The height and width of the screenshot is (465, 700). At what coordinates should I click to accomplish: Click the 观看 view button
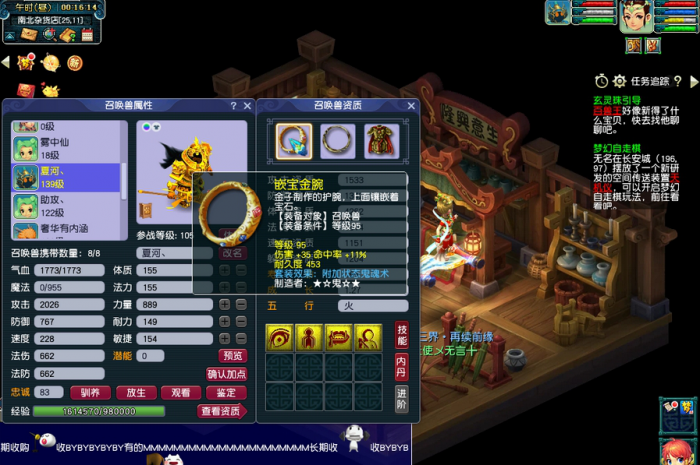(181, 393)
